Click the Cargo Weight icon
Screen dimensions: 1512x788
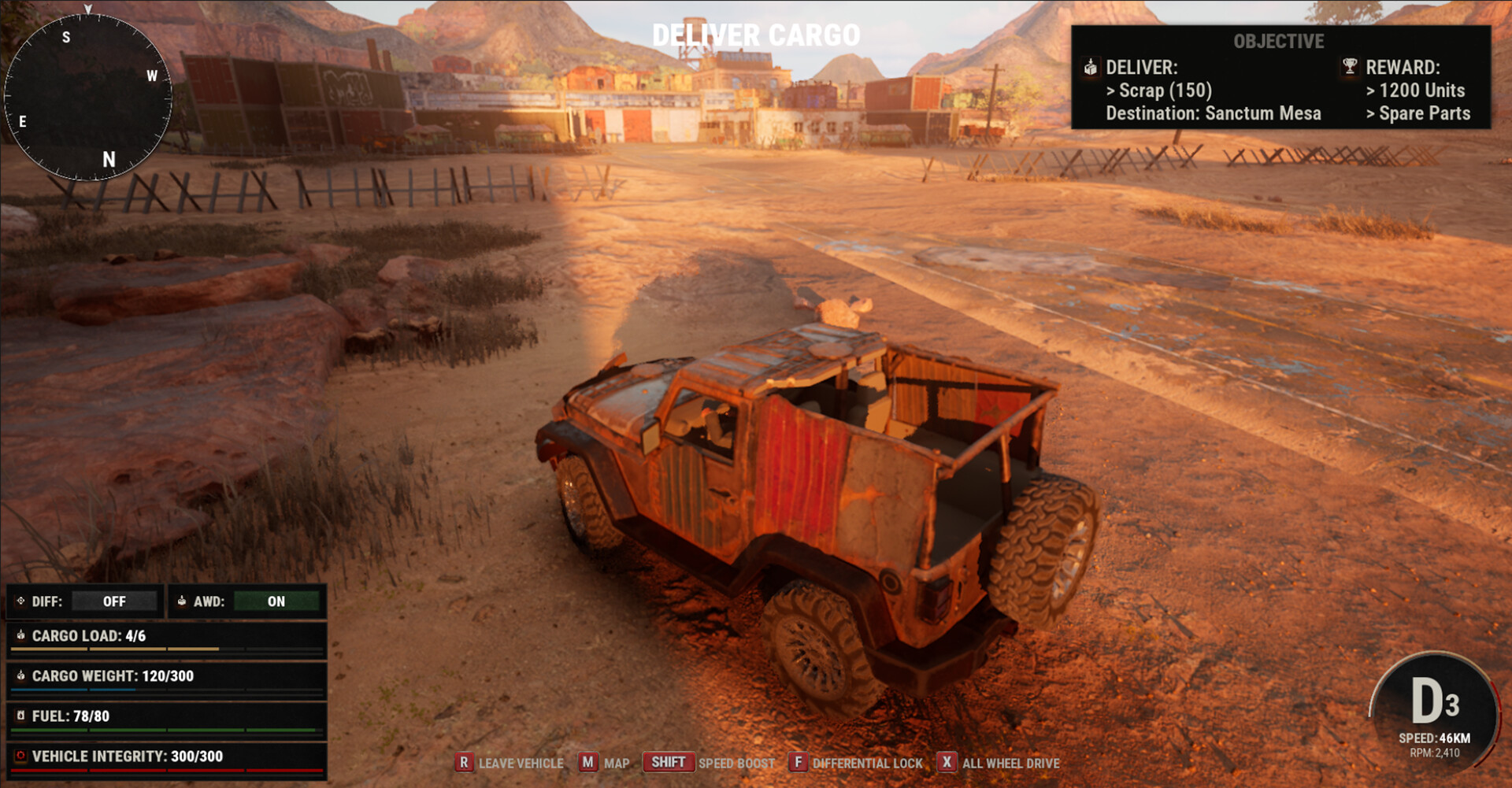click(x=21, y=675)
